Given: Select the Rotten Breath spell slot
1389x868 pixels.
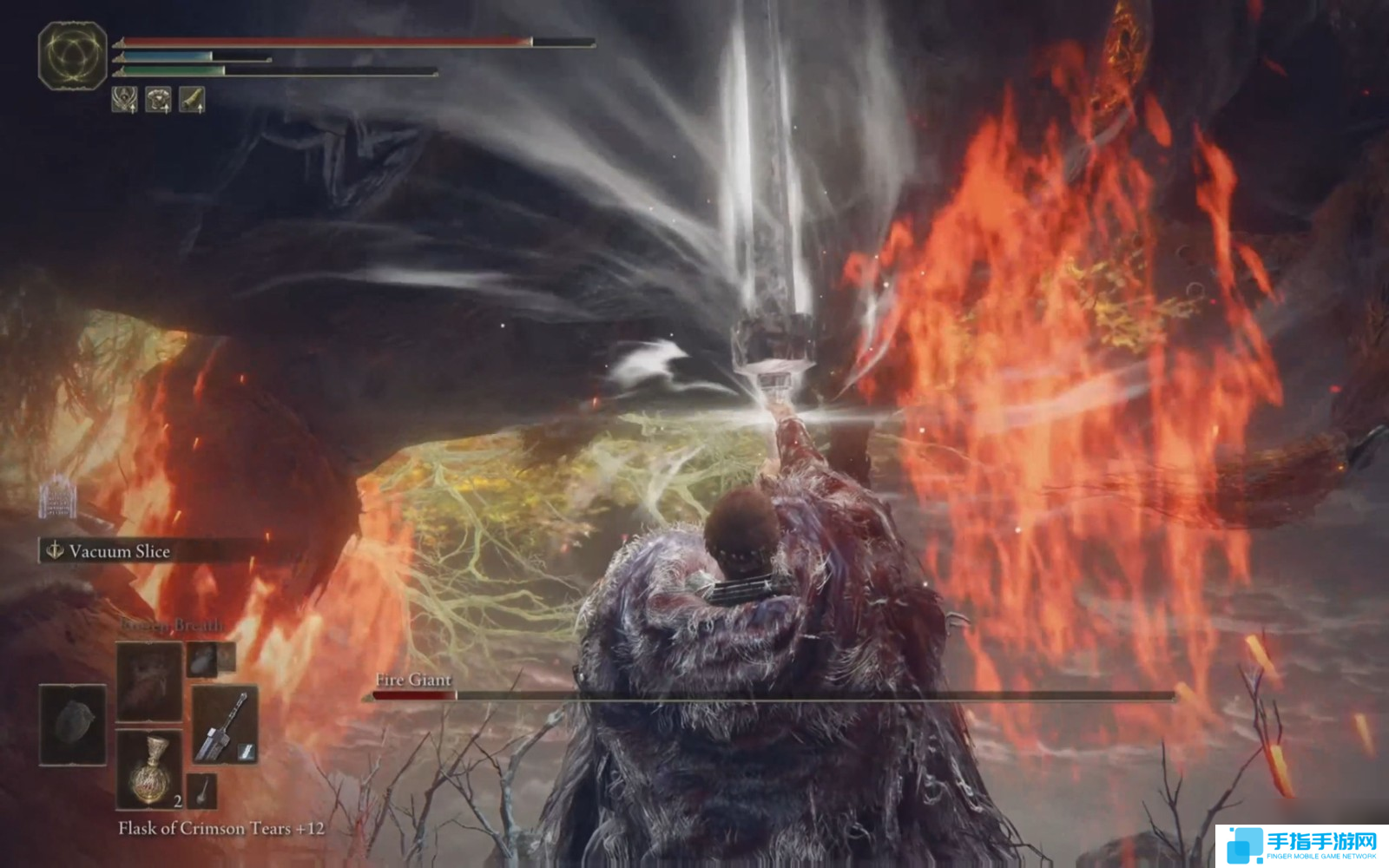Looking at the screenshot, I should [x=149, y=681].
